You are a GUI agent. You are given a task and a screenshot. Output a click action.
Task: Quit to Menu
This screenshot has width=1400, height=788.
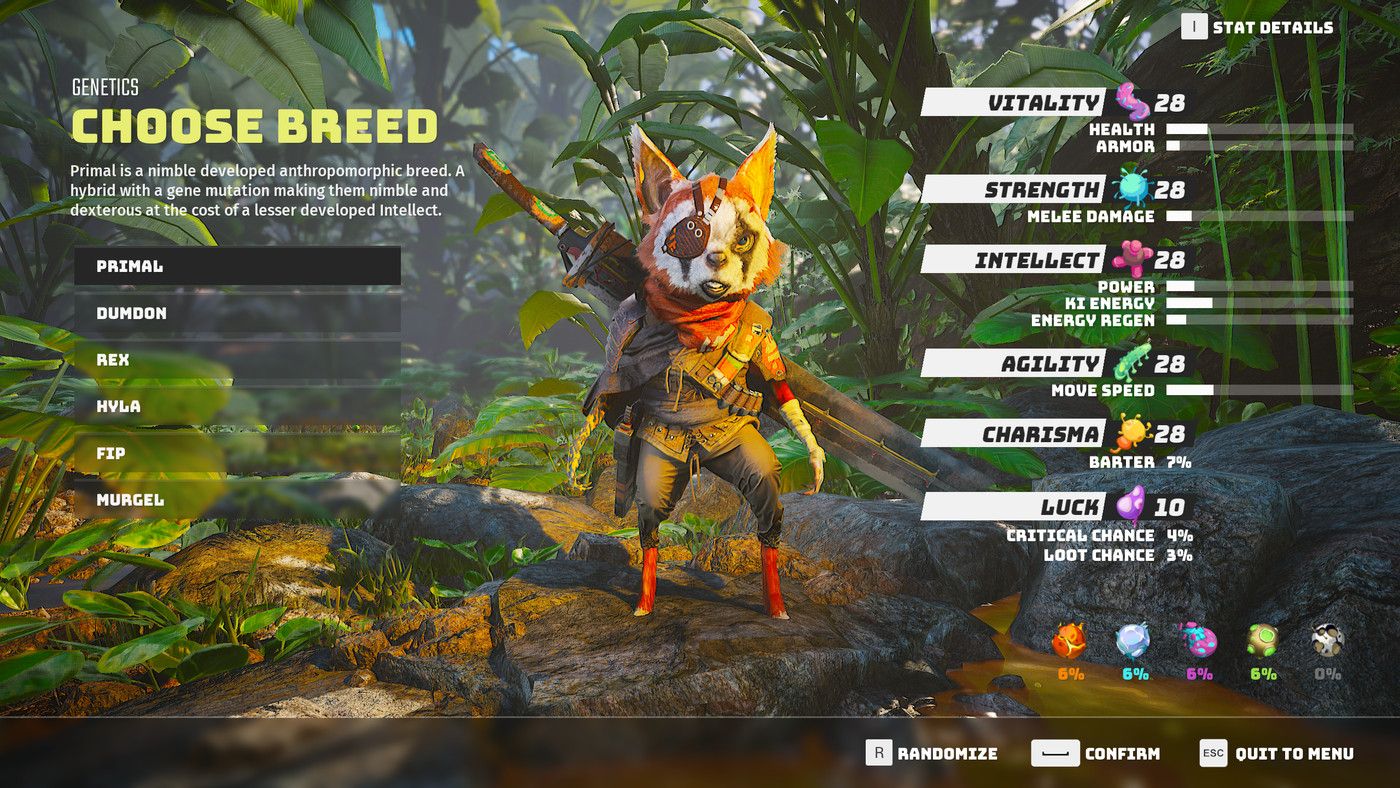pyautogui.click(x=1277, y=754)
